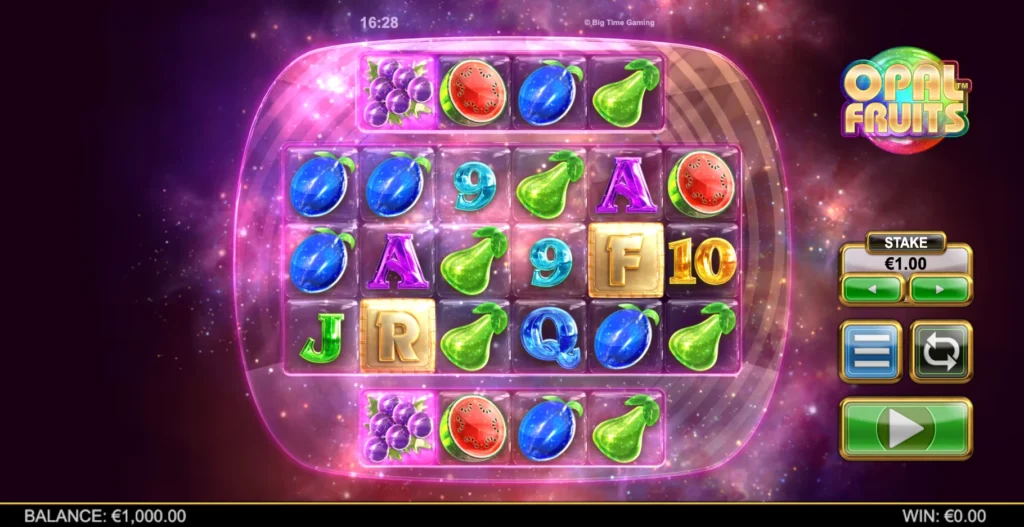Decrease the stake with the left arrow

tap(871, 289)
